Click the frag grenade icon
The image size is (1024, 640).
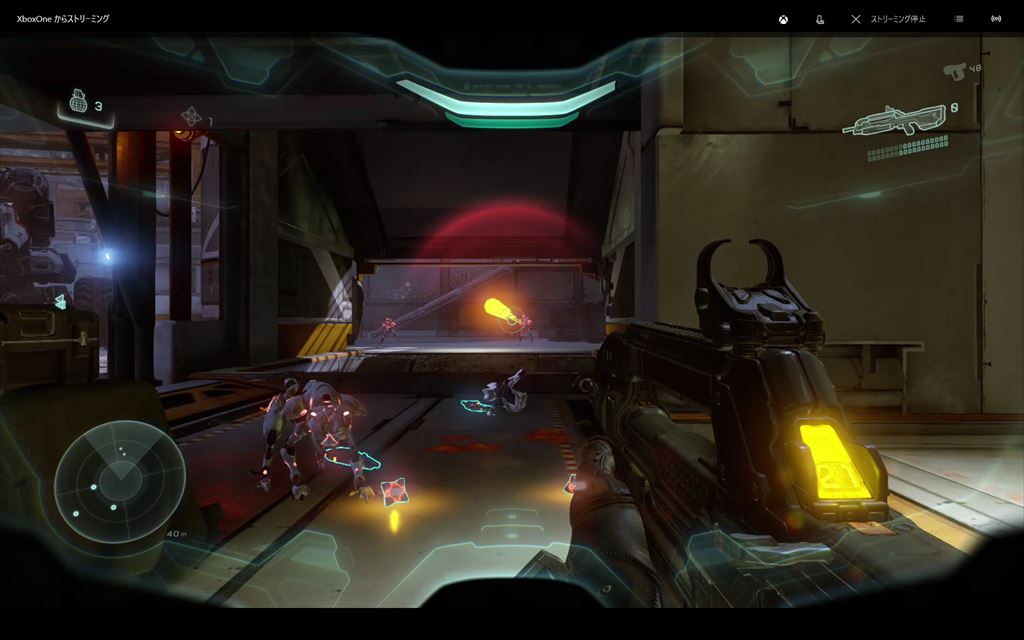(78, 103)
